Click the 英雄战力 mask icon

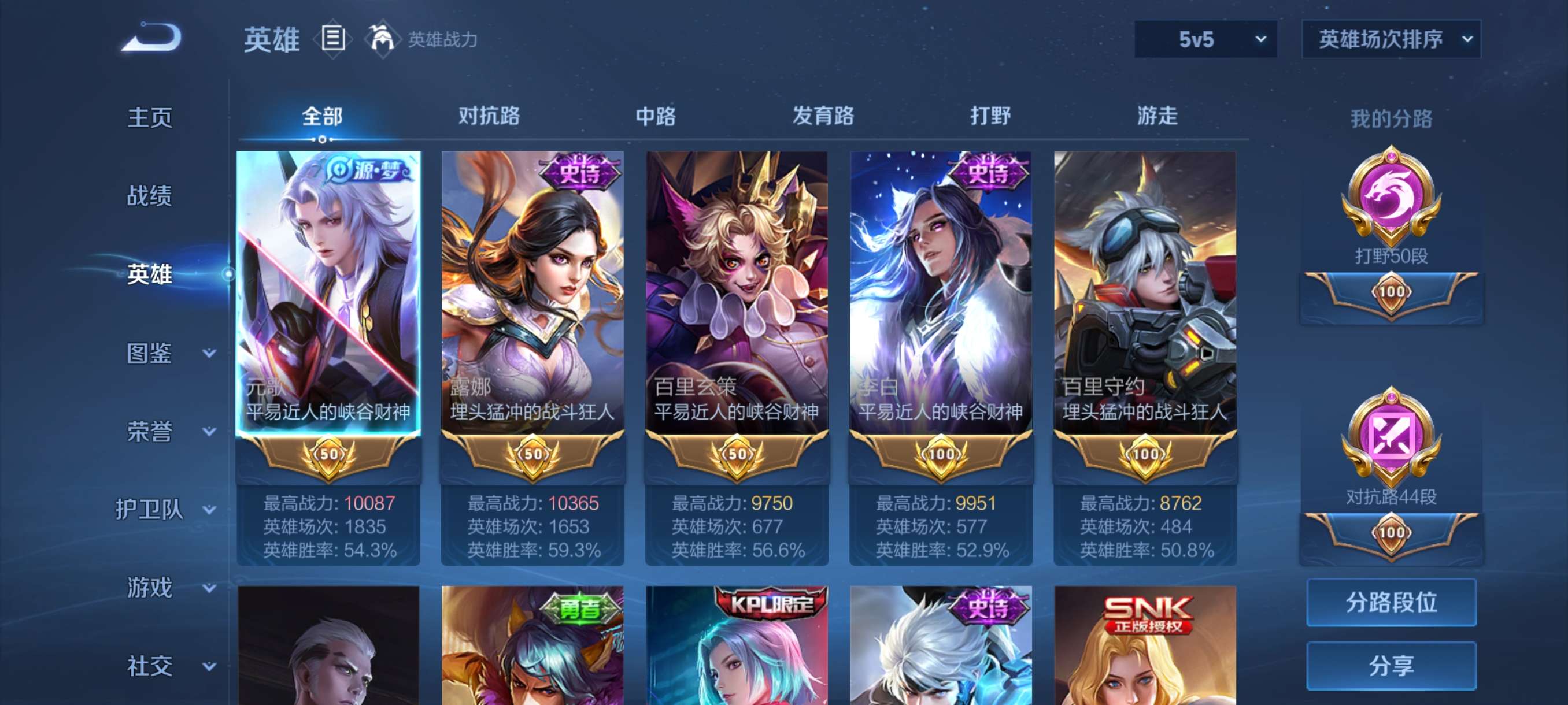coord(383,38)
